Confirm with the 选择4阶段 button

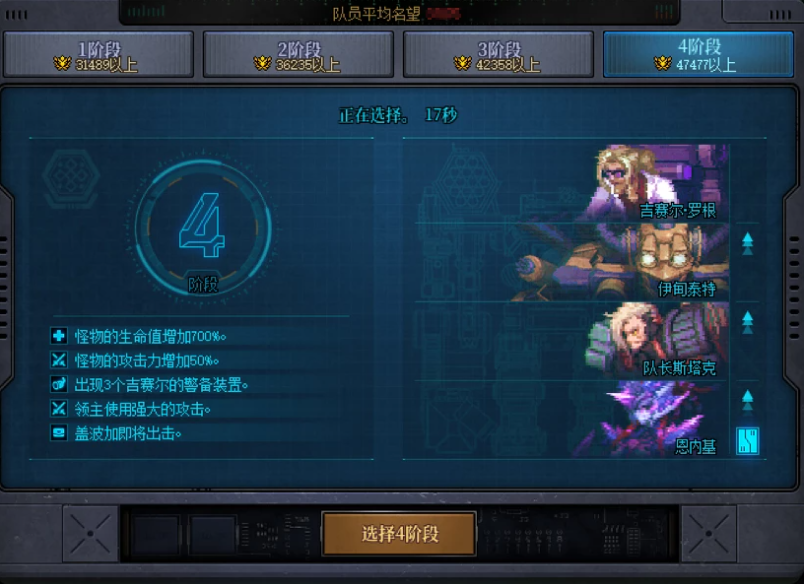coord(399,533)
